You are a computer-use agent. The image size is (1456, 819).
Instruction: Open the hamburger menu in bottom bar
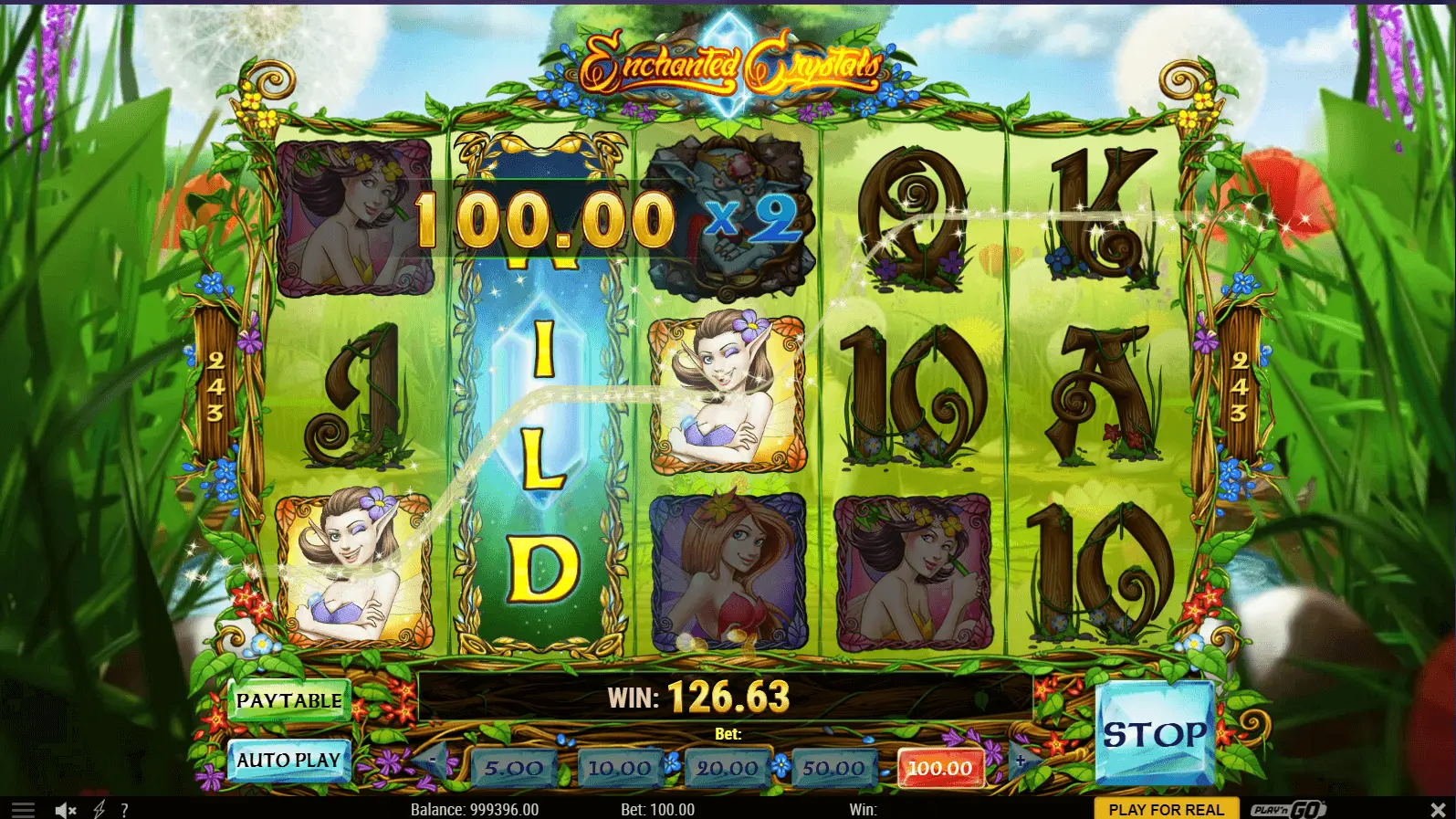pos(23,810)
